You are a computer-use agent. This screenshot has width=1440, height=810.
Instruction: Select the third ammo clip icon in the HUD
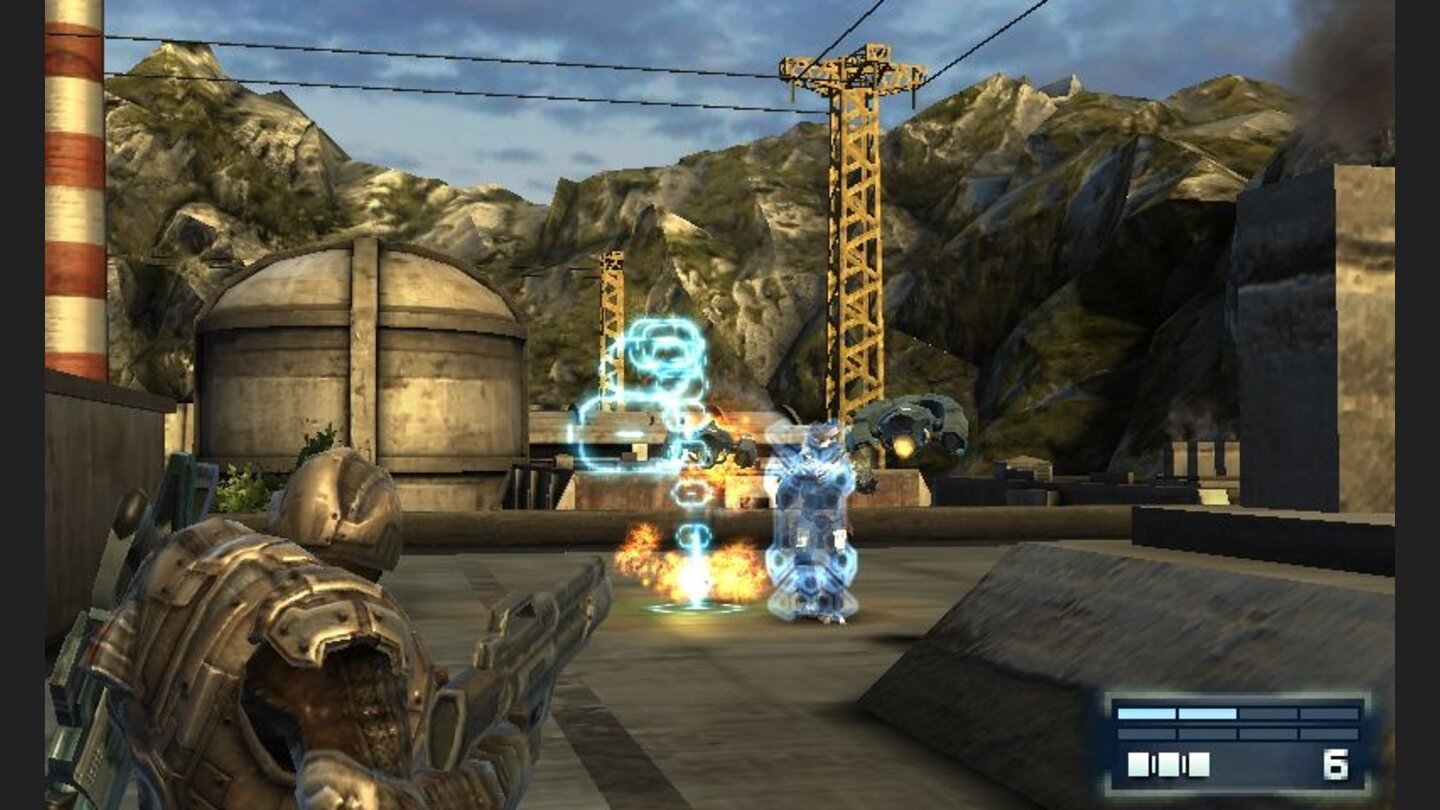1198,765
